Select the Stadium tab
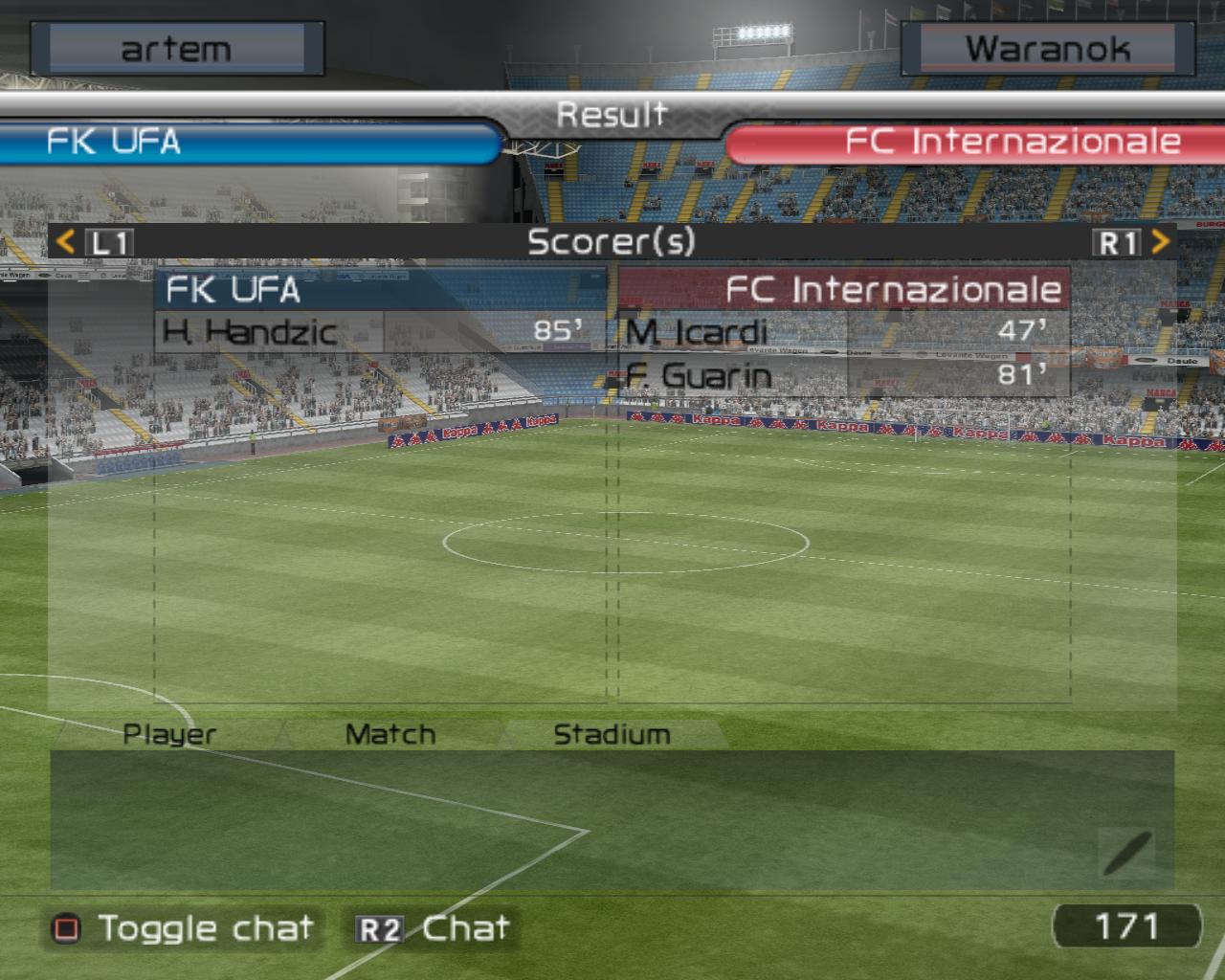Screen dimensions: 1225x980 coord(612,734)
